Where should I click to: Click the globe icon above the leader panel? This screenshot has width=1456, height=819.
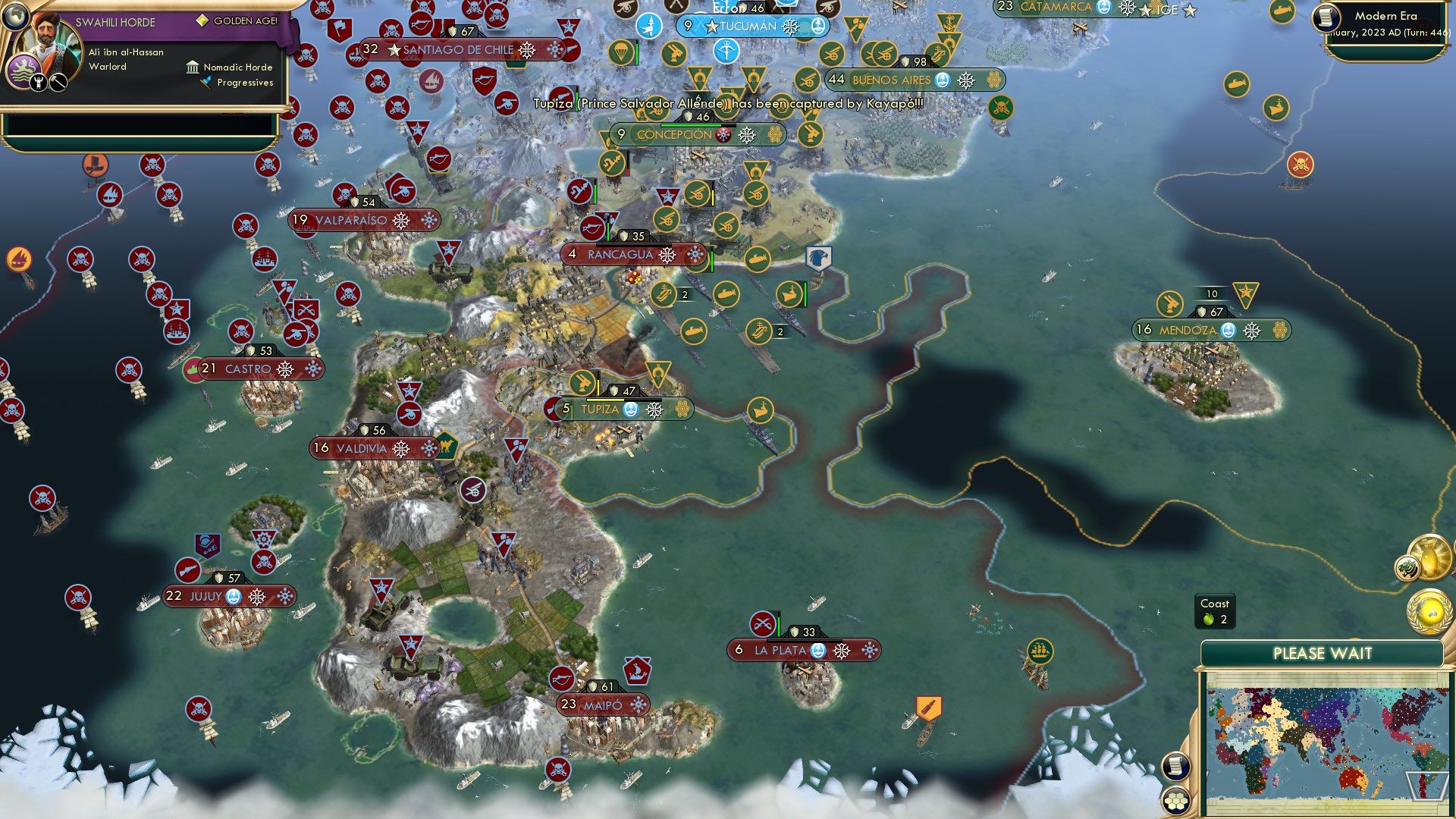(x=17, y=18)
